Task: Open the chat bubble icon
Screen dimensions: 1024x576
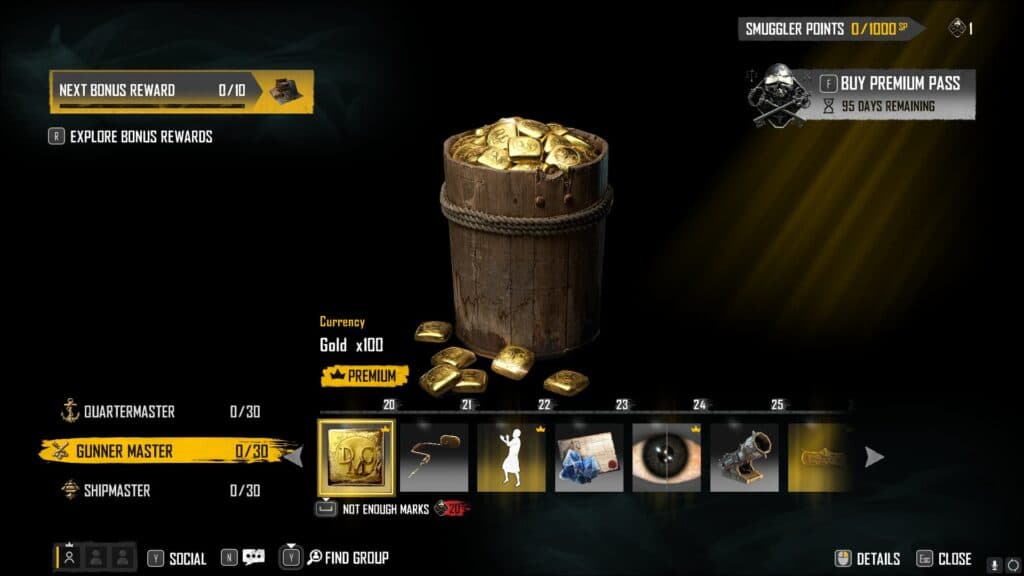Action: 253,558
